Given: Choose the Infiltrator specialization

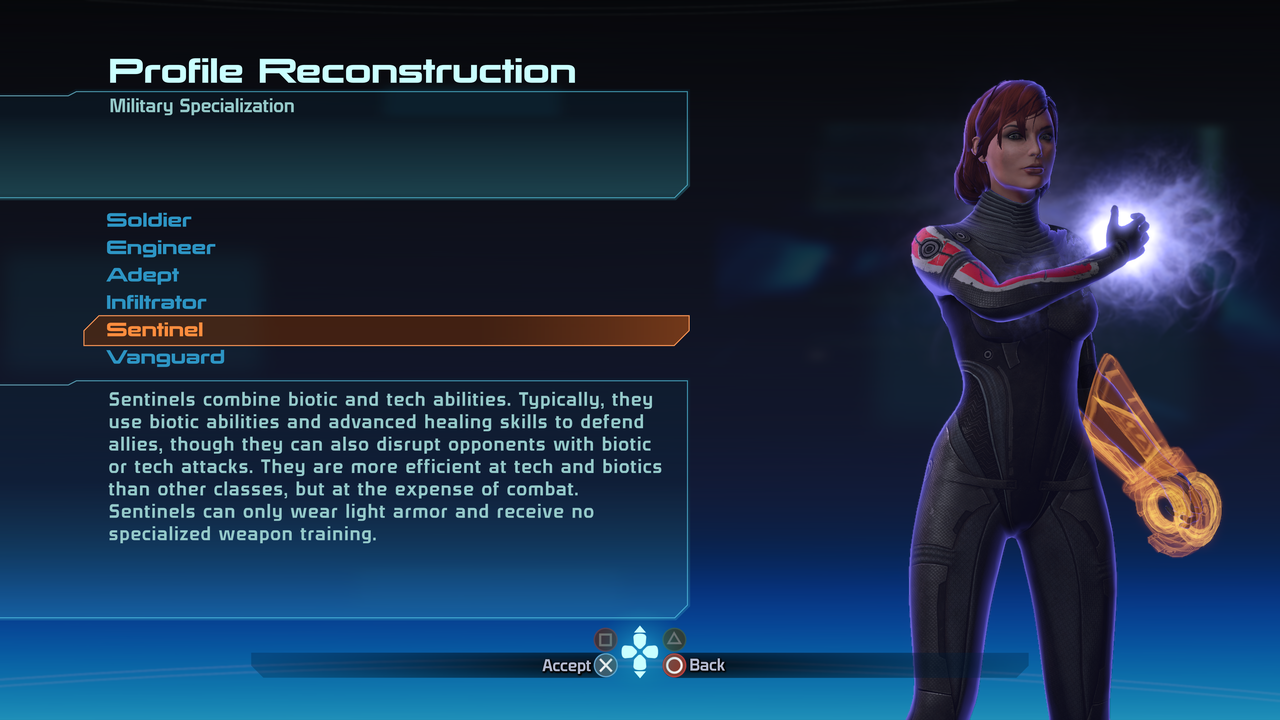Looking at the screenshot, I should click(x=156, y=302).
